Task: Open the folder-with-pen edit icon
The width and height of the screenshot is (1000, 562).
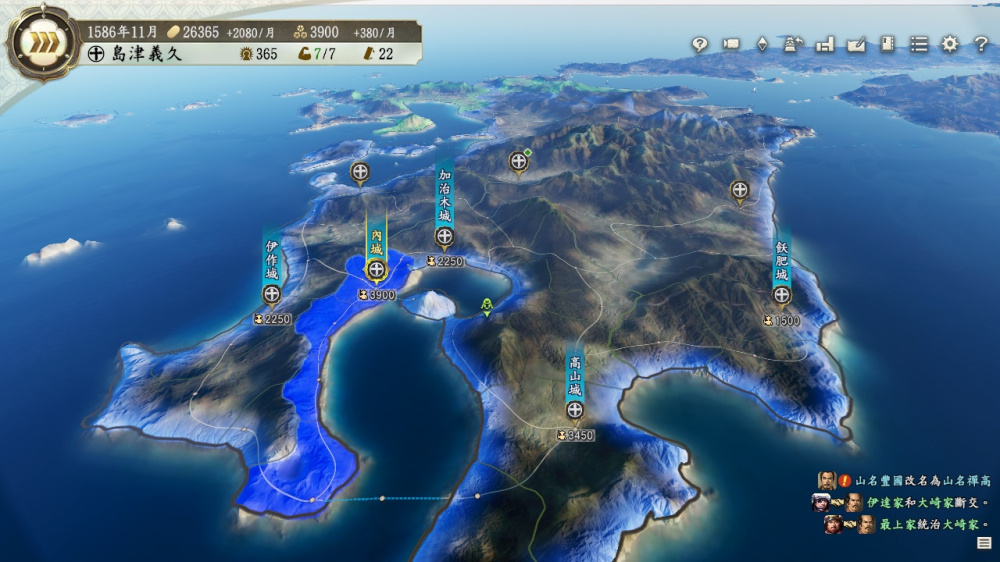Action: click(x=856, y=44)
